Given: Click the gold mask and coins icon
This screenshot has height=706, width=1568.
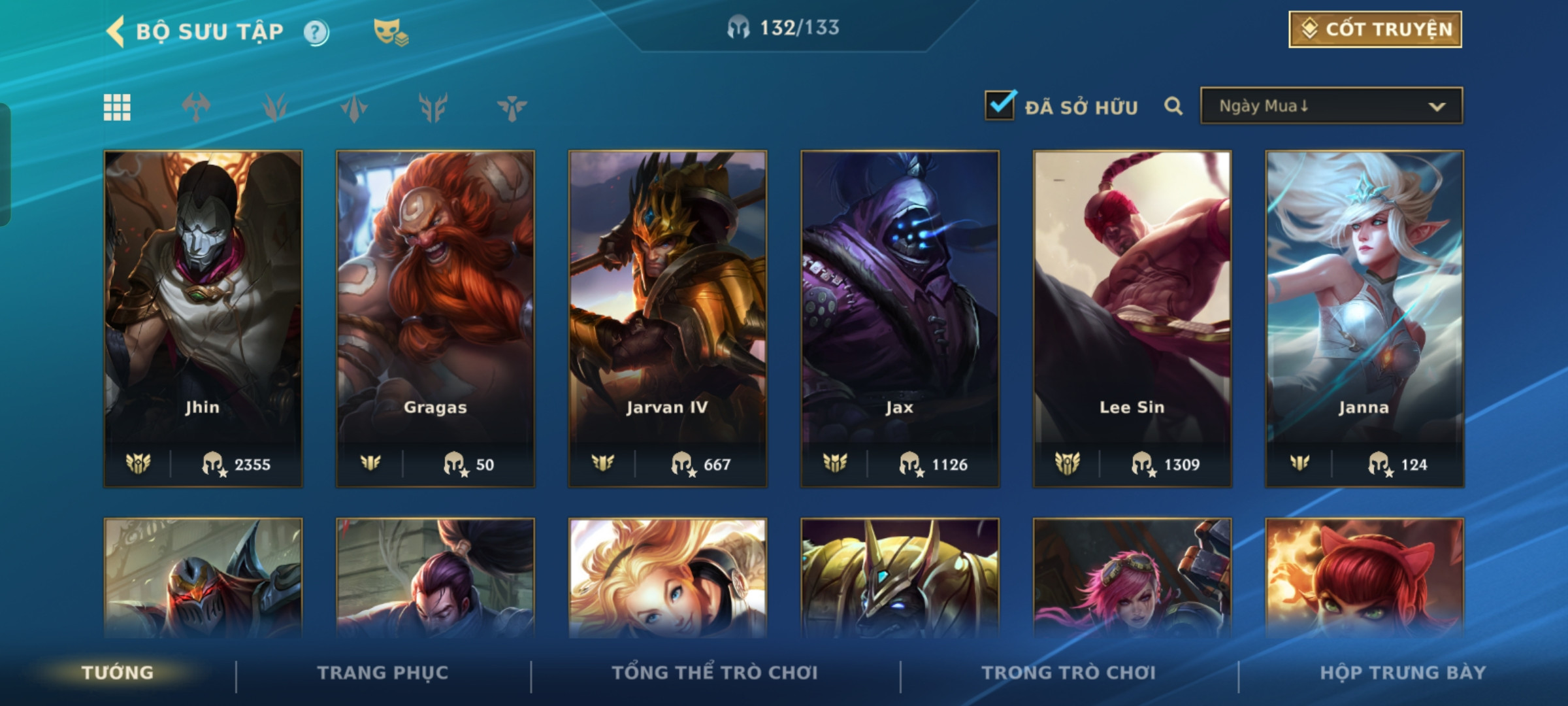Looking at the screenshot, I should pyautogui.click(x=390, y=32).
